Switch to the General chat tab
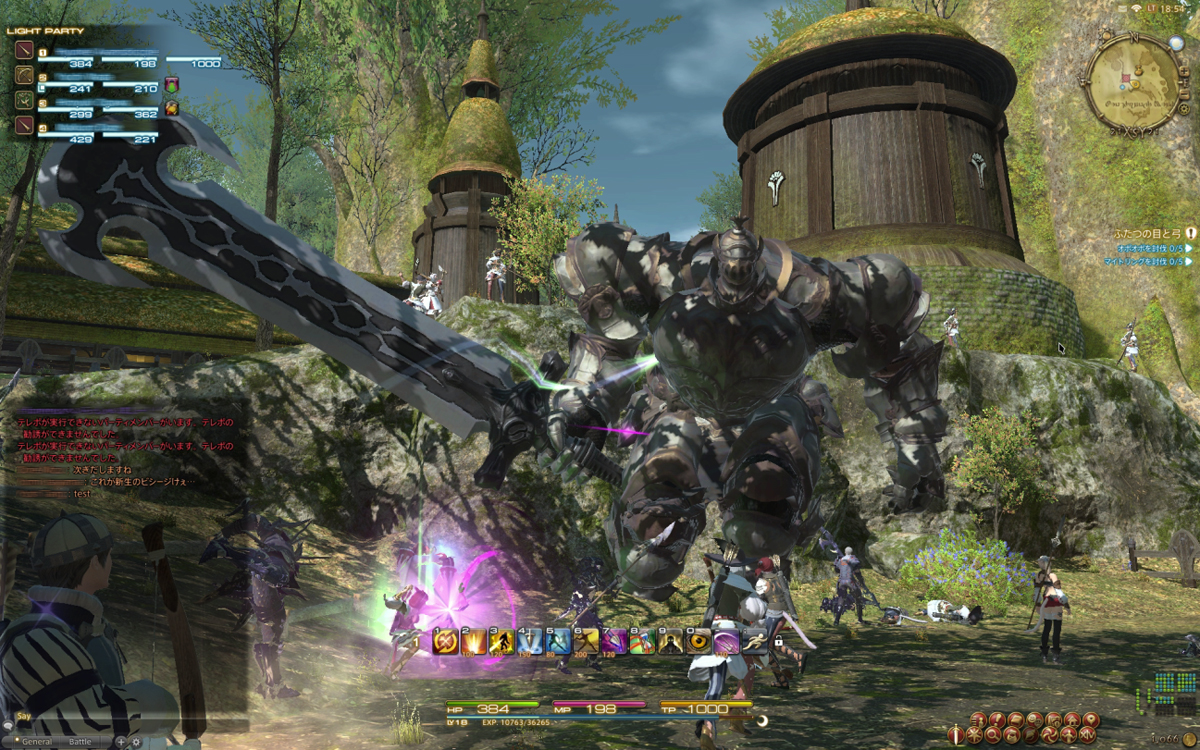This screenshot has width=1200, height=750. (37, 741)
